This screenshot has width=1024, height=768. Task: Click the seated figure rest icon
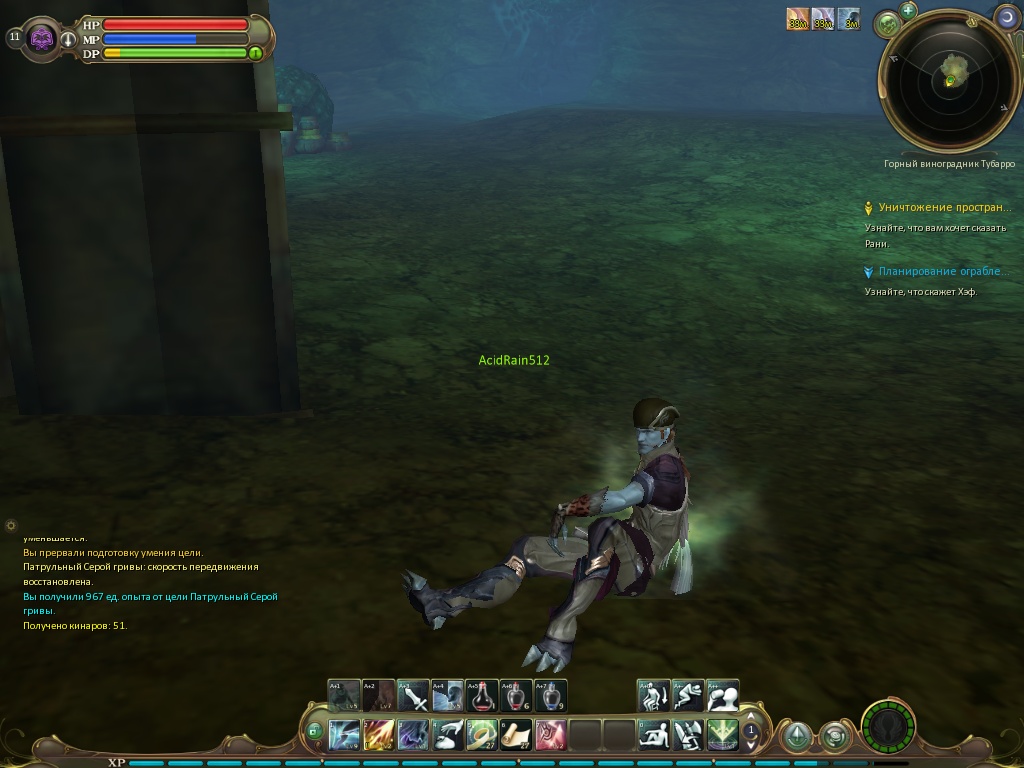[654, 735]
